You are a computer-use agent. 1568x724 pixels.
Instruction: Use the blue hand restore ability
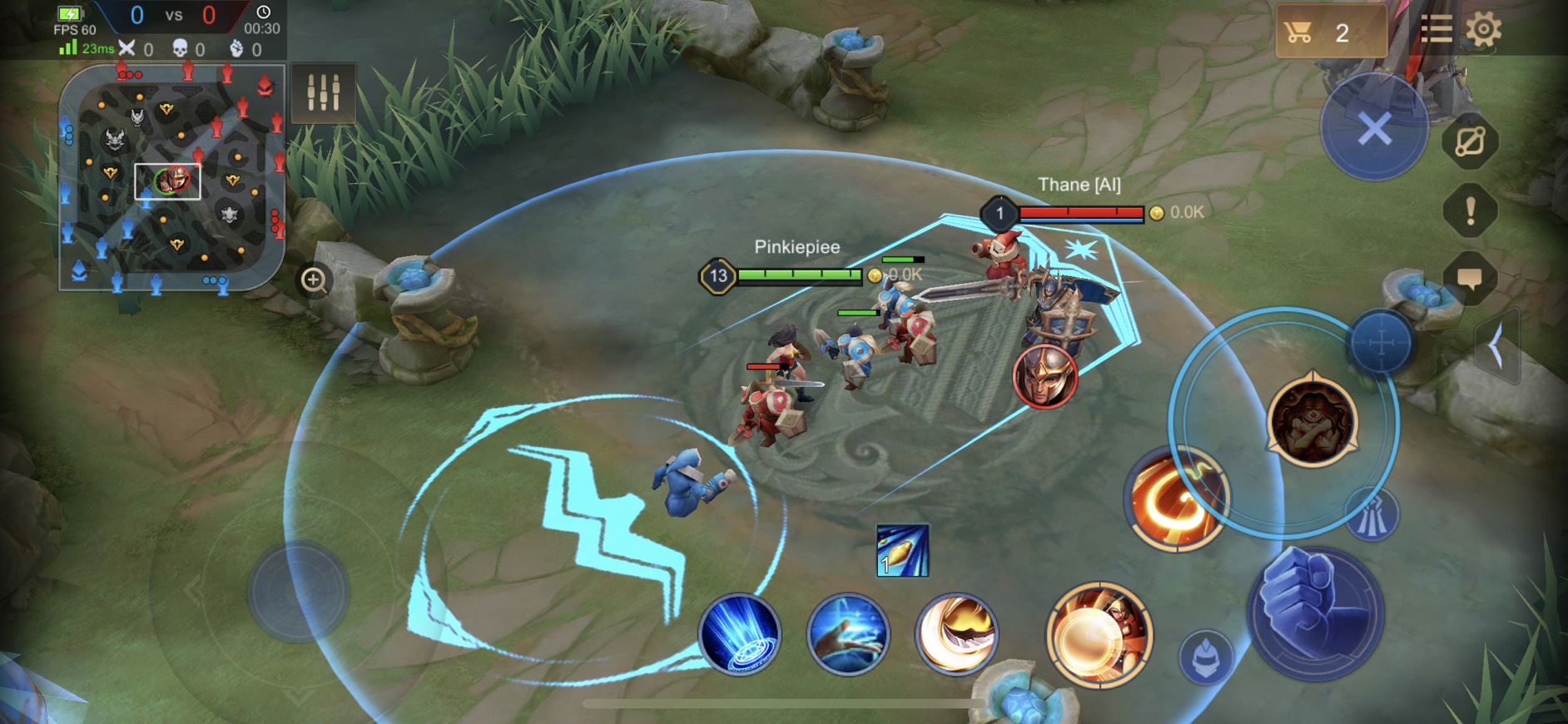point(847,634)
